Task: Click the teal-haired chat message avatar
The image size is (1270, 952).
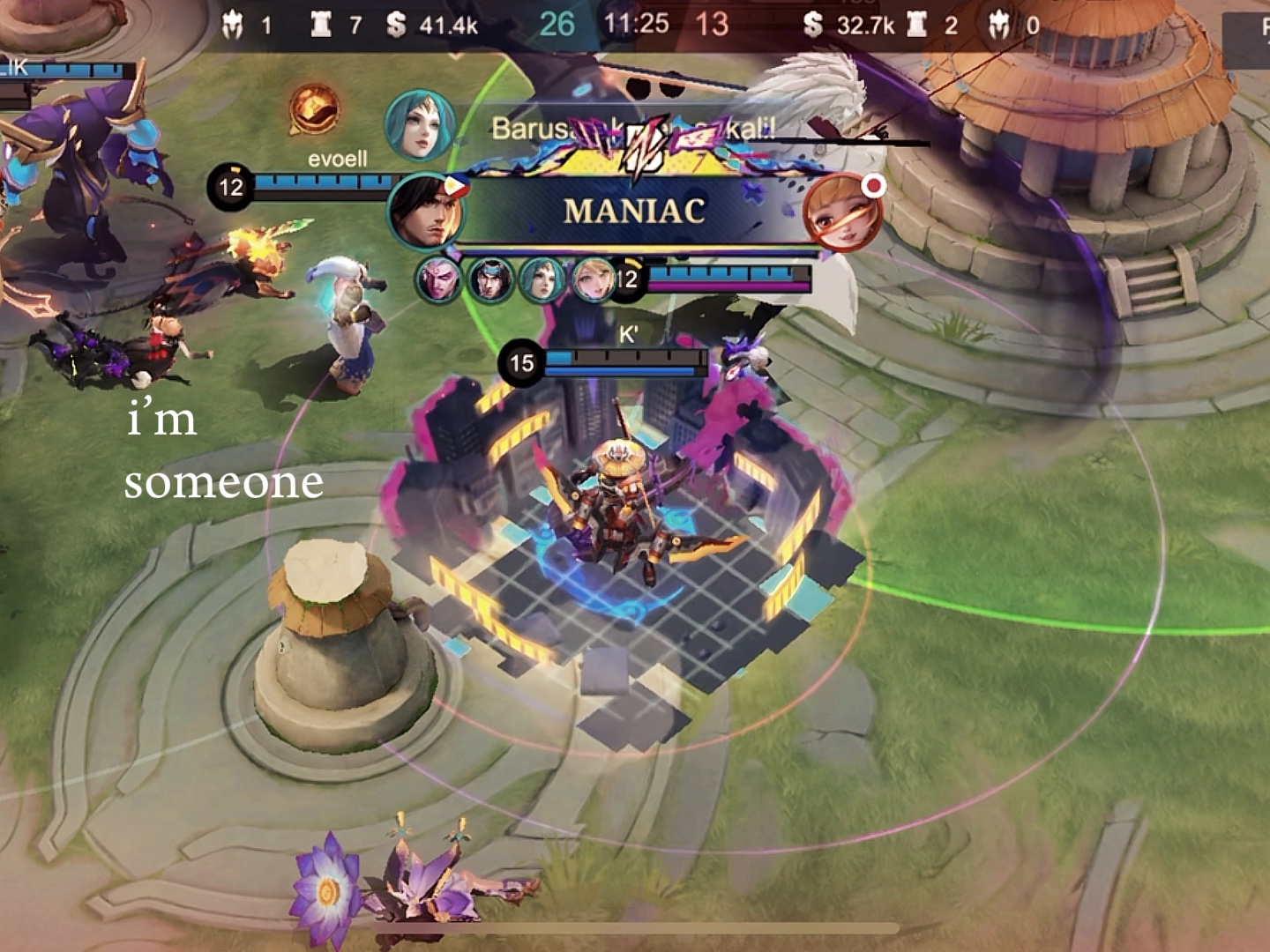Action: (x=421, y=126)
